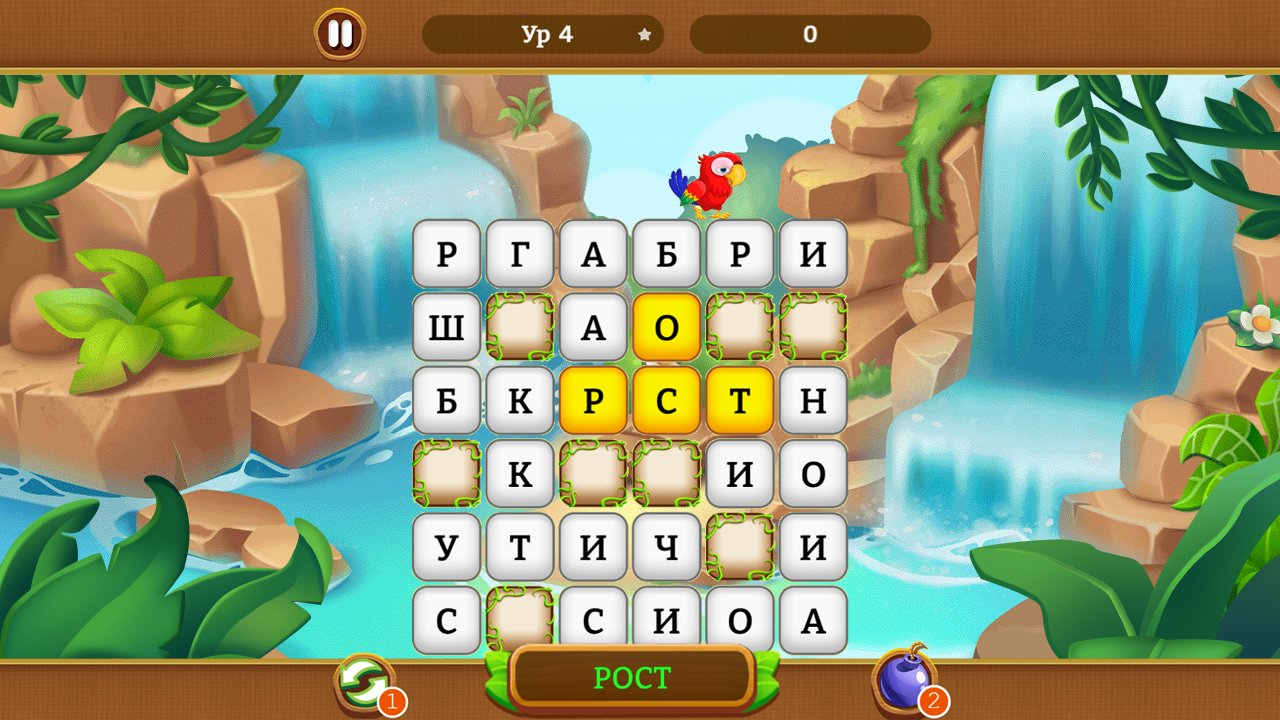The image size is (1280, 720).
Task: Select the shuffle letters icon
Action: point(362,678)
